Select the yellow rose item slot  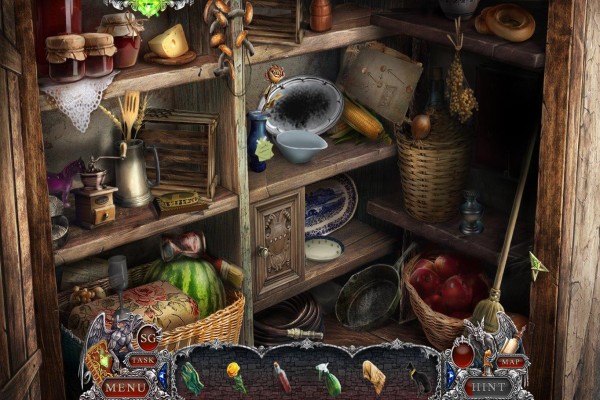pyautogui.click(x=237, y=376)
